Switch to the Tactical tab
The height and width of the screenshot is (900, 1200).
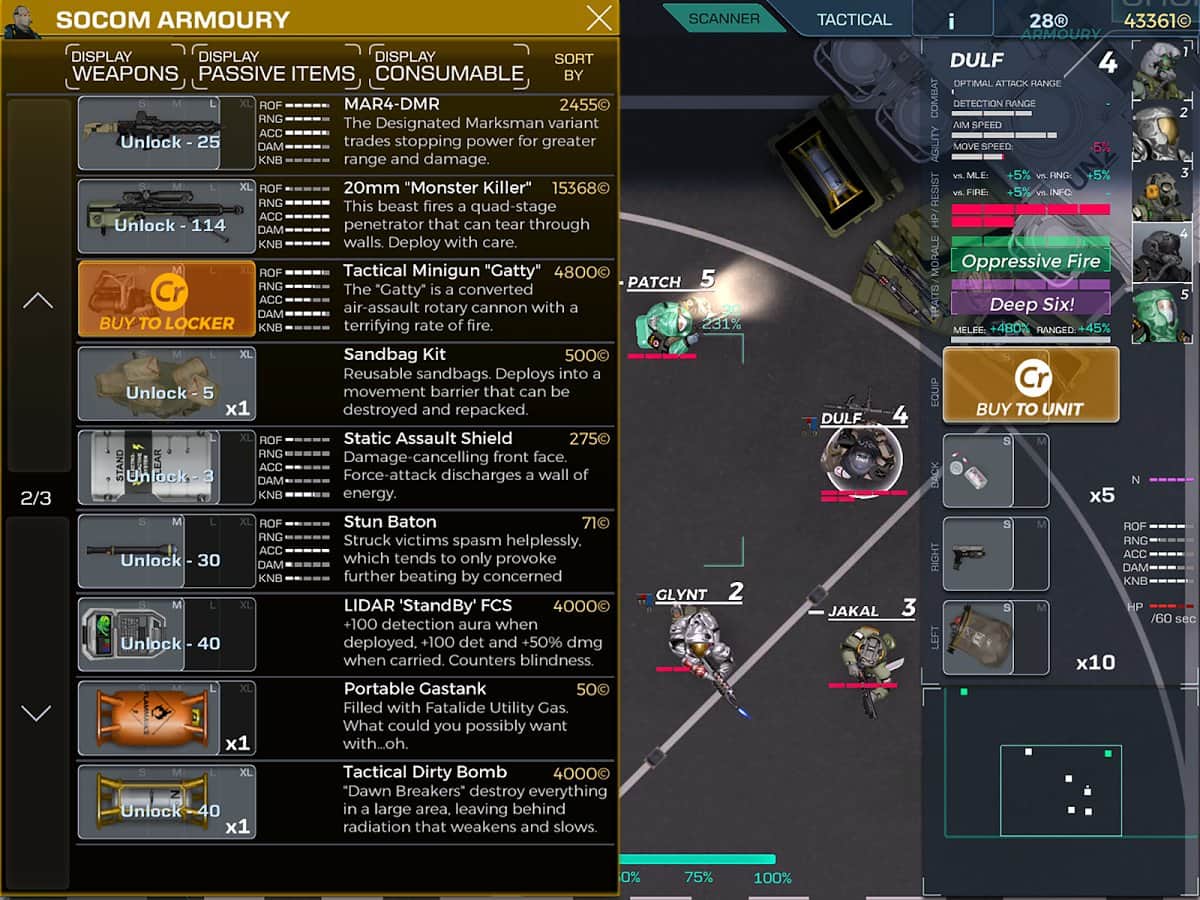[853, 19]
